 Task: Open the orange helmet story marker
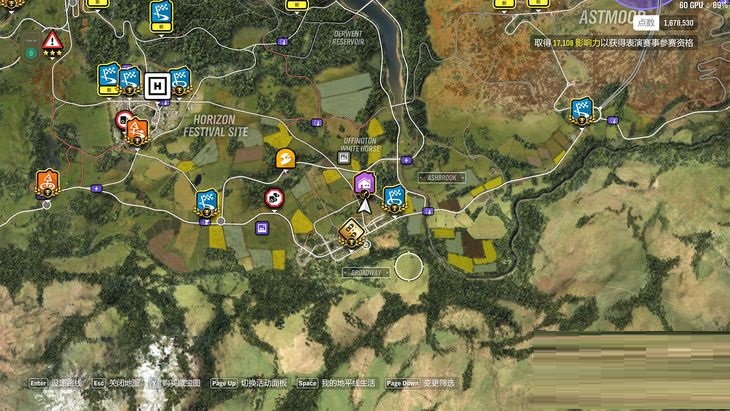click(285, 158)
